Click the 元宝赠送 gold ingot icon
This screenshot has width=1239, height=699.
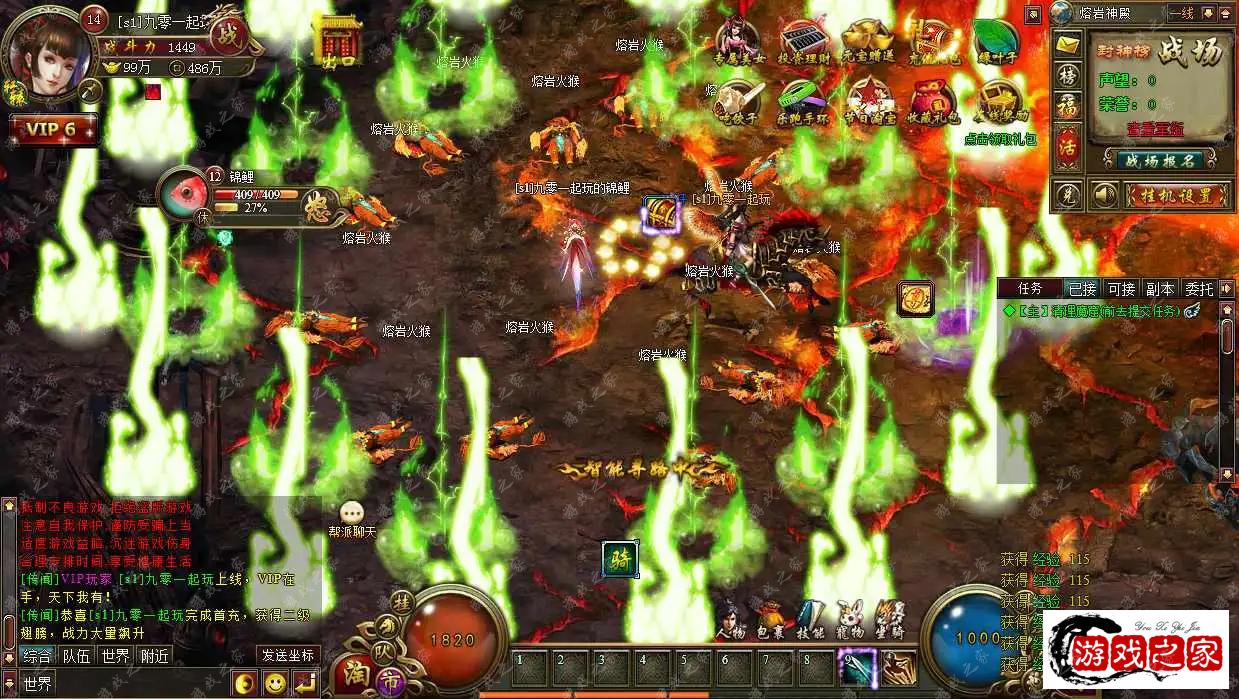866,42
